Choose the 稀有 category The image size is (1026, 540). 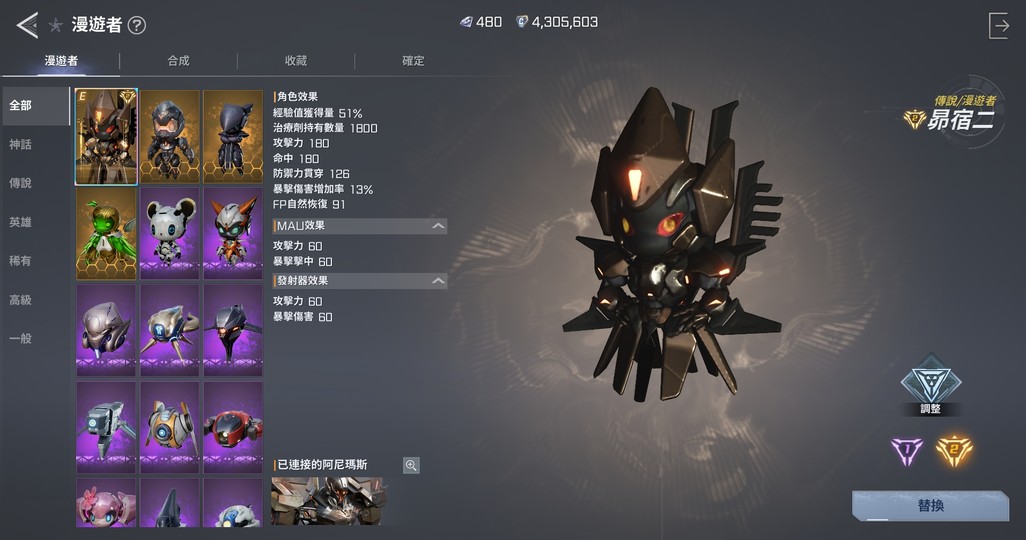pyautogui.click(x=20, y=261)
